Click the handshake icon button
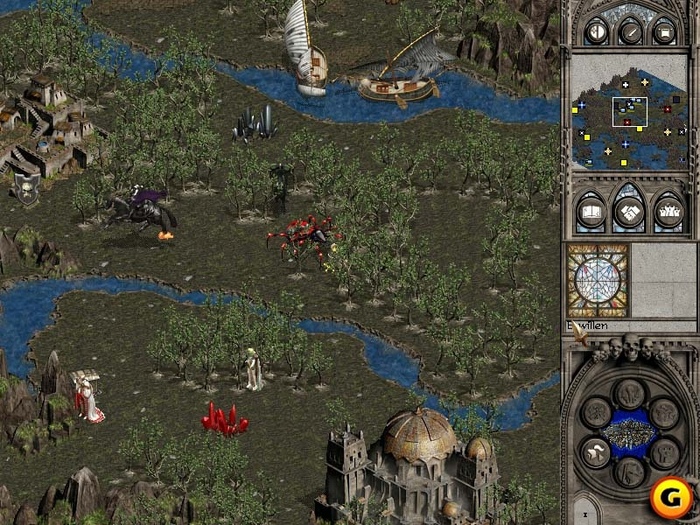This screenshot has height=525, width=700. (629, 210)
